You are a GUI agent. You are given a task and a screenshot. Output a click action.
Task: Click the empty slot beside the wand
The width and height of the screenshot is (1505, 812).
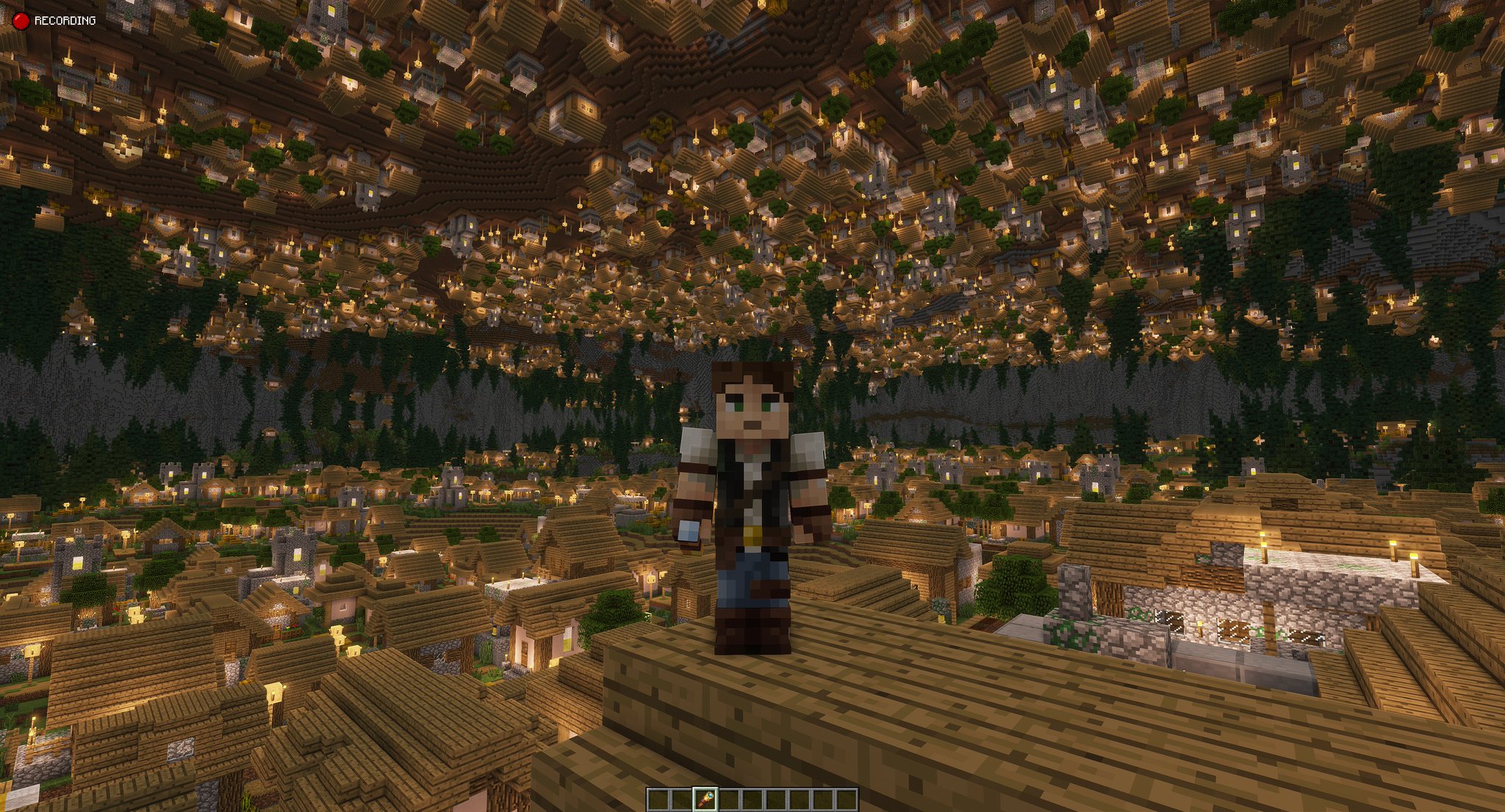(x=728, y=800)
